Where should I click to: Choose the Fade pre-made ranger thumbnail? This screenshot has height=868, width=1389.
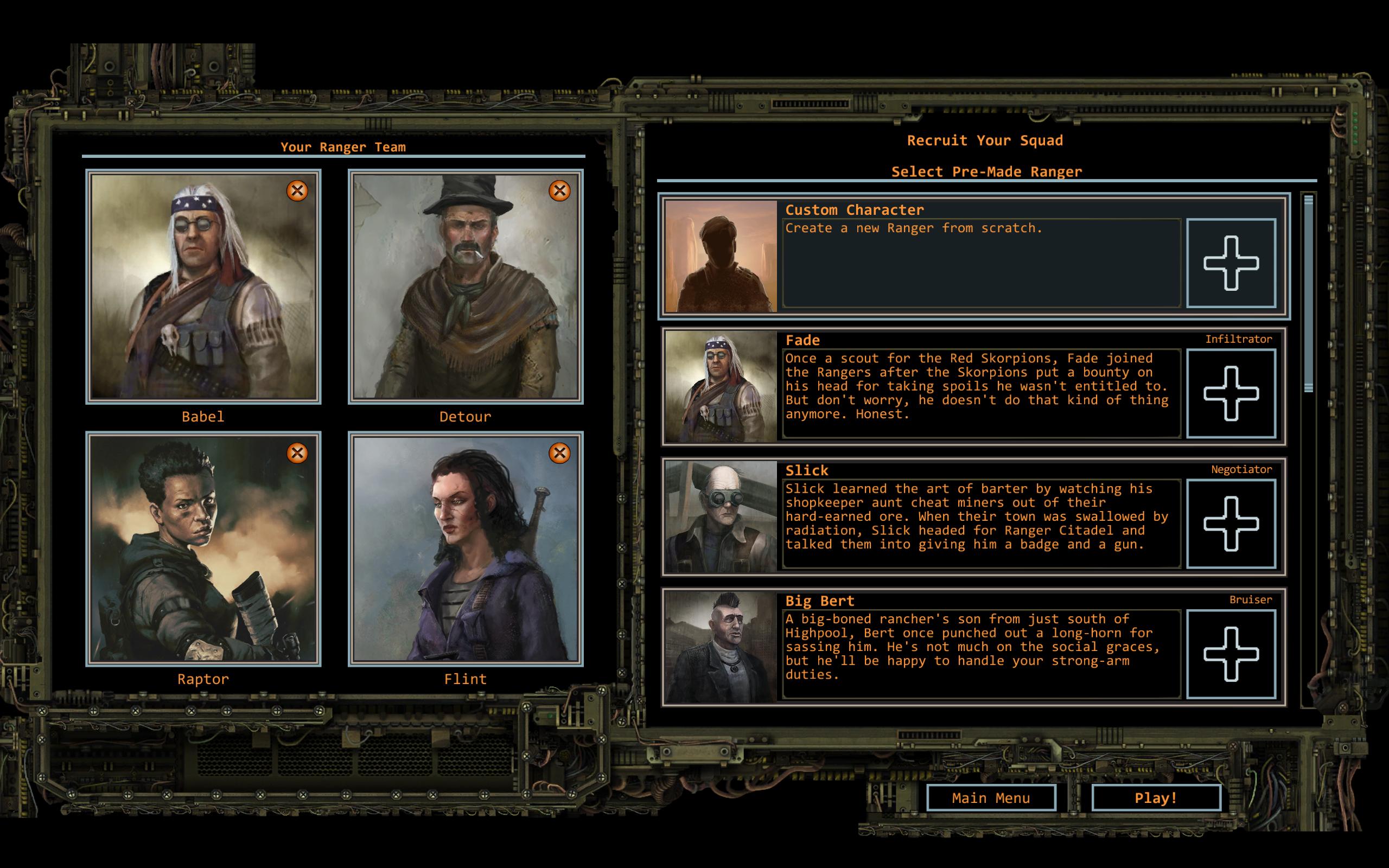721,386
